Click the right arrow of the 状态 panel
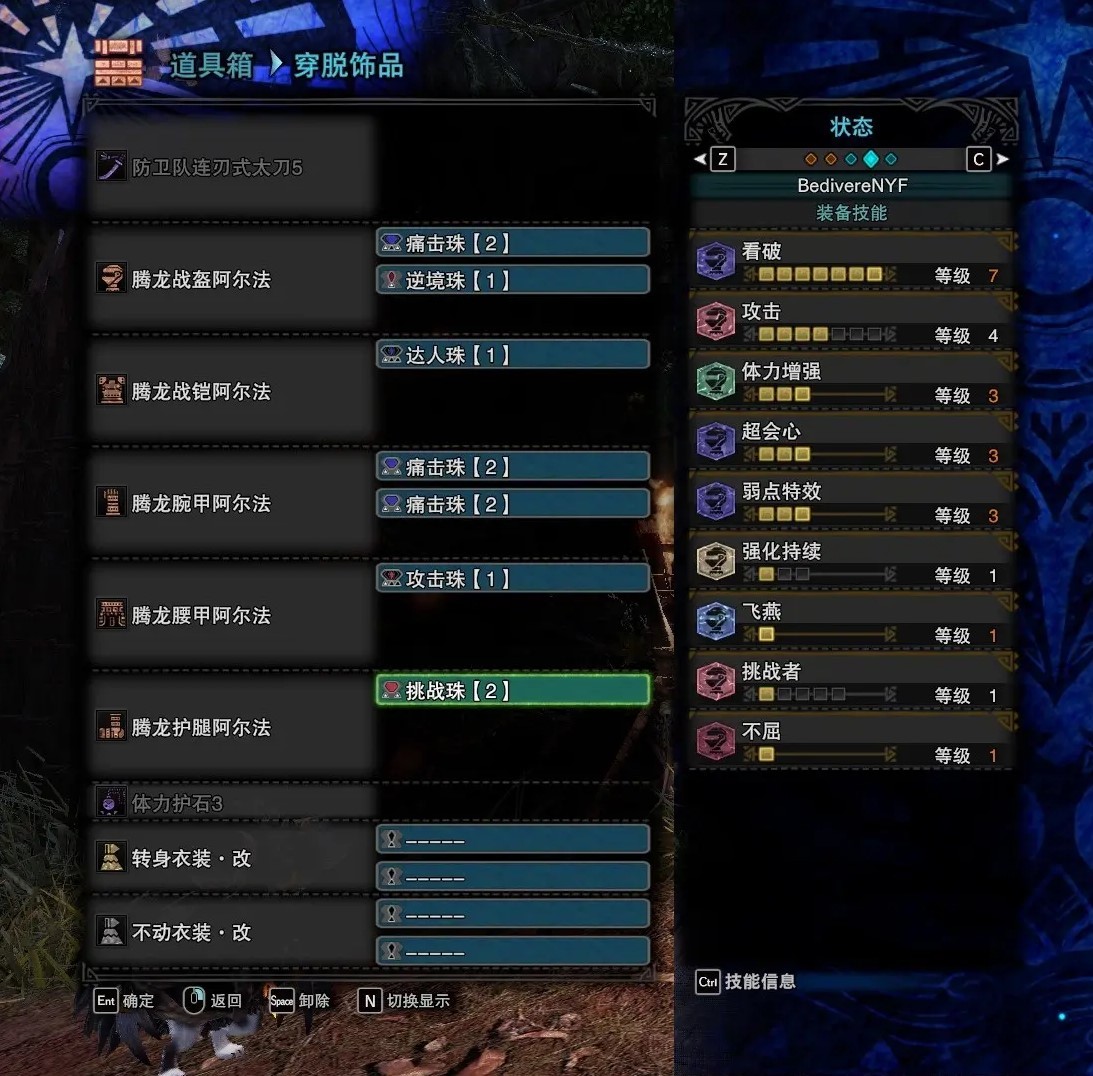1093x1076 pixels. 1003,159
